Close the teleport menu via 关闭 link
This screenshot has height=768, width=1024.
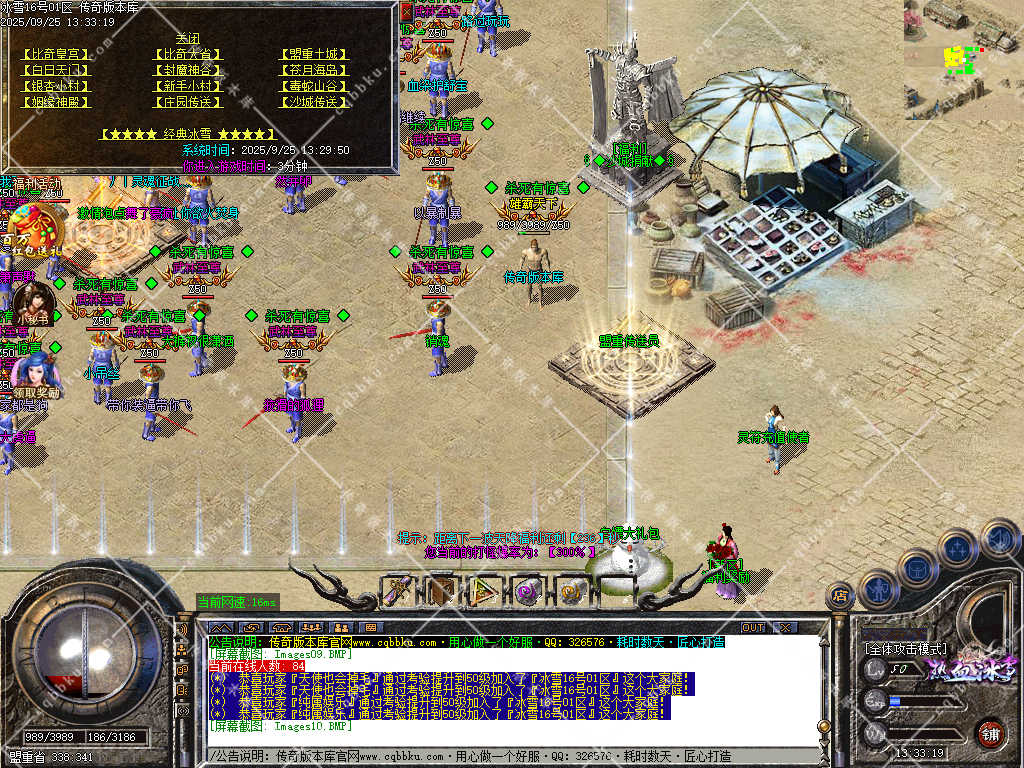187,39
